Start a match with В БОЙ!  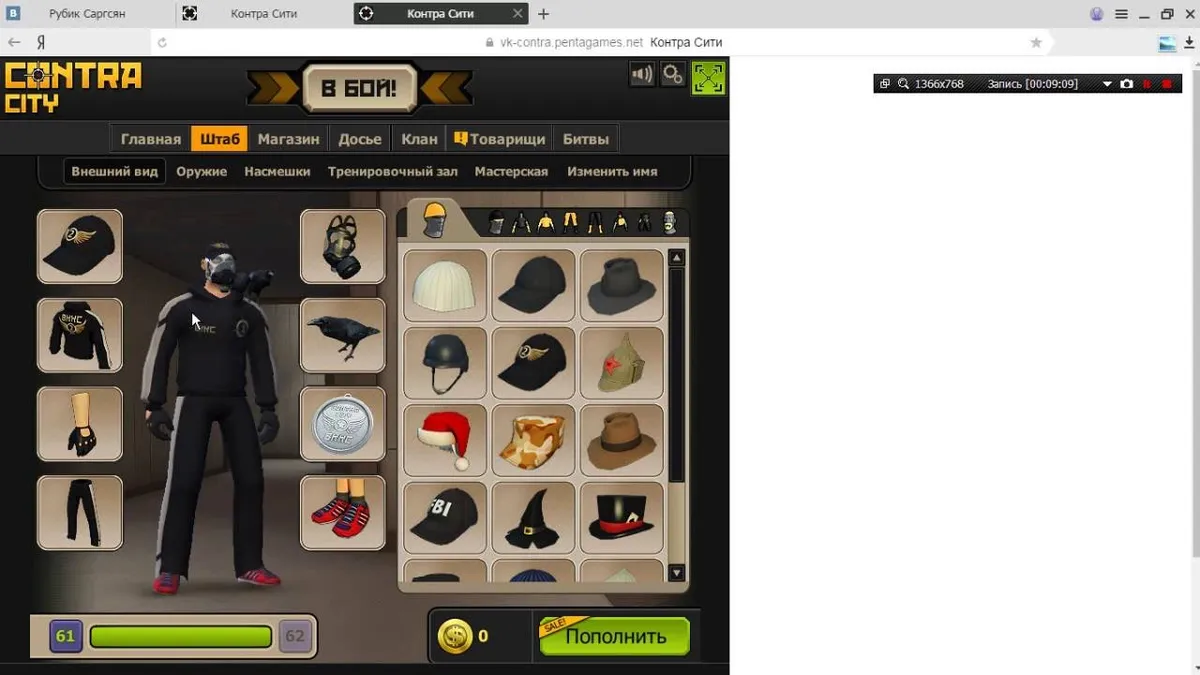pos(358,88)
